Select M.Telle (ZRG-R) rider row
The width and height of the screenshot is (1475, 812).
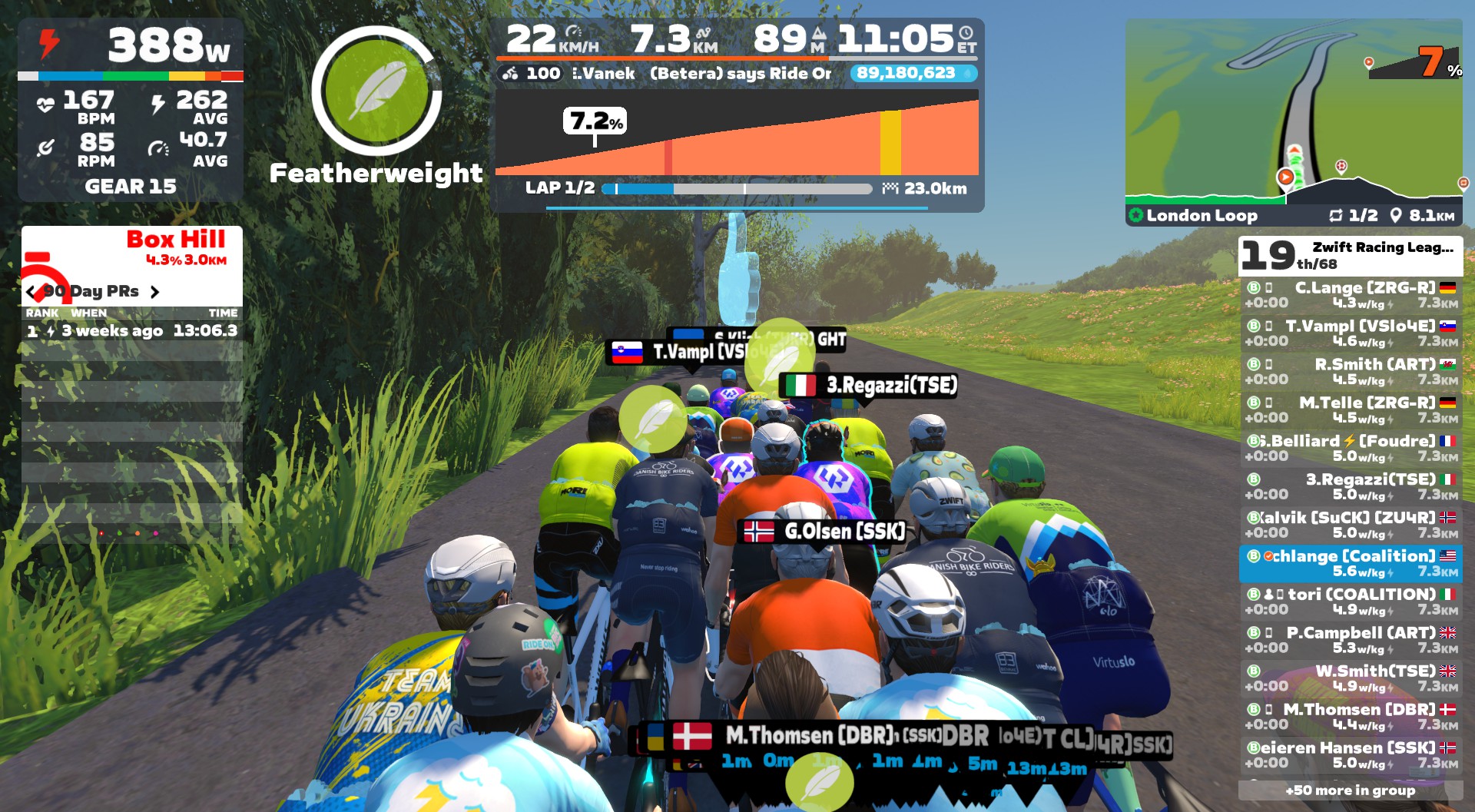point(1351,410)
